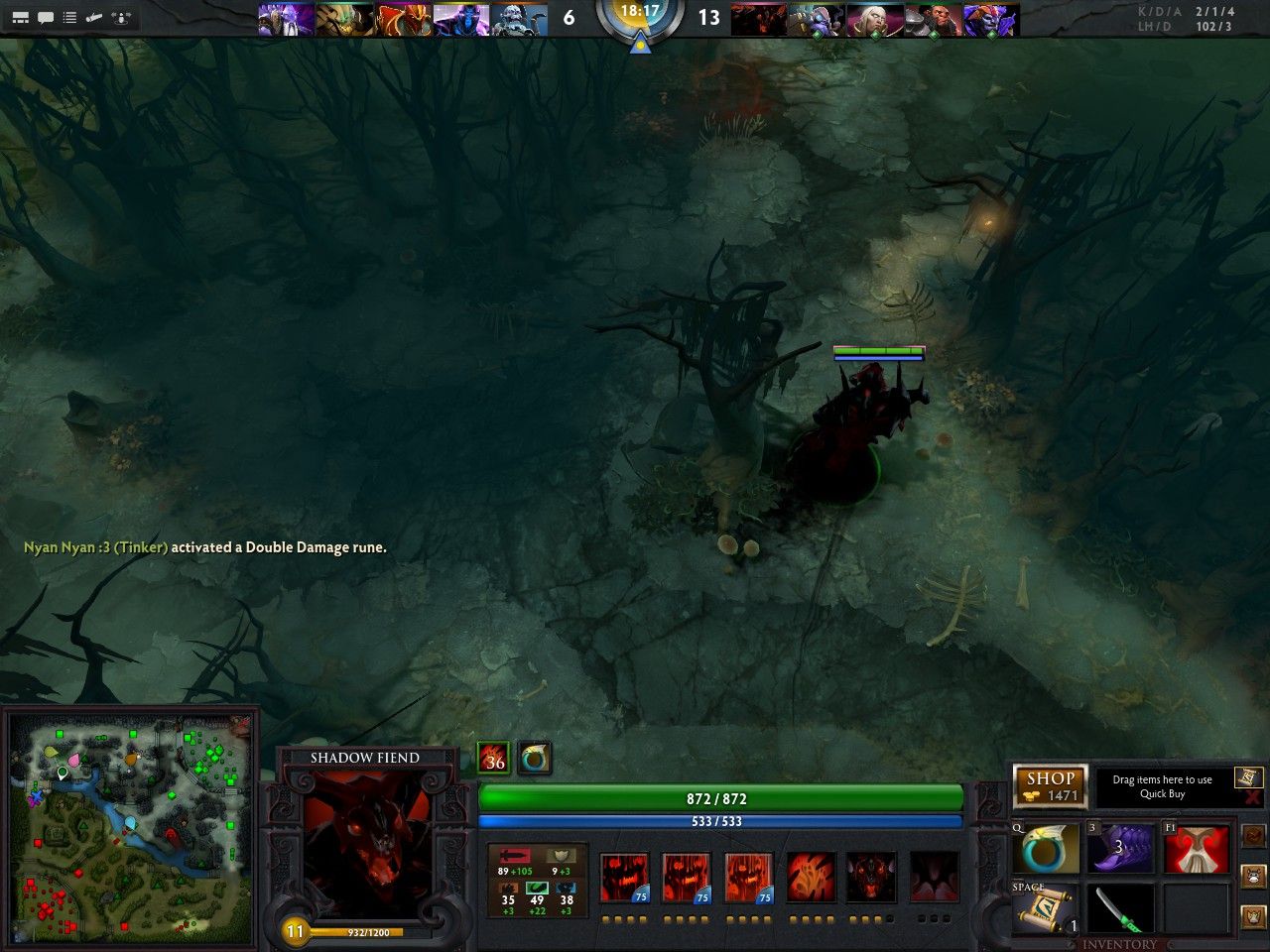Select the green-hilted blade item slot

click(1119, 909)
